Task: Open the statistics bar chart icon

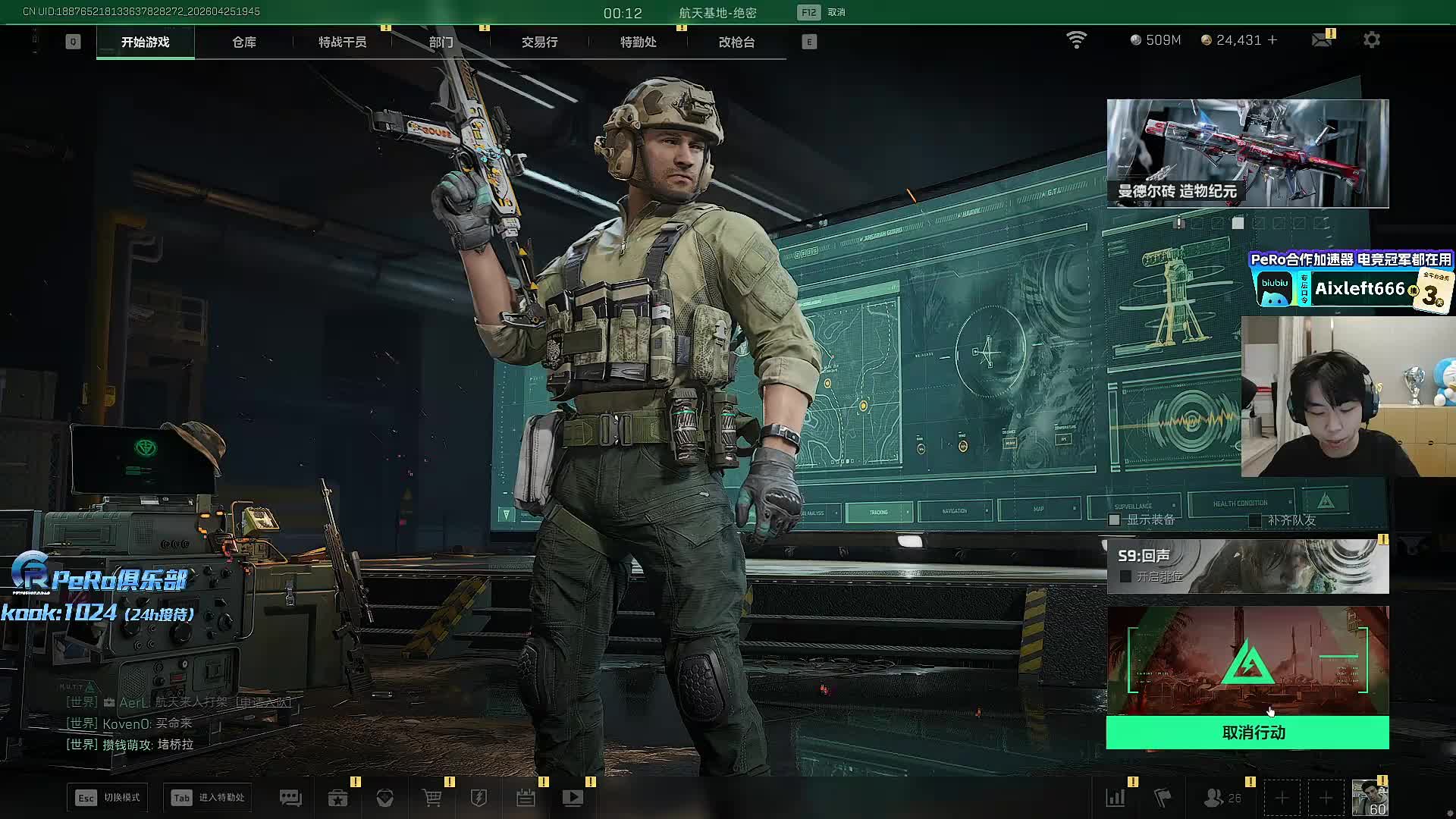Action: [1116, 798]
